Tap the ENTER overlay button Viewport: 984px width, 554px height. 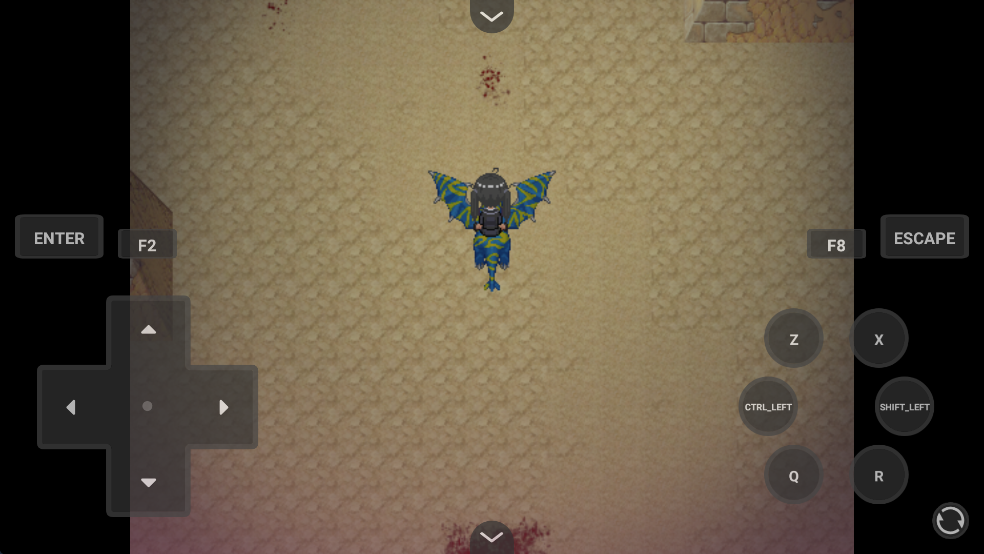pyautogui.click(x=59, y=238)
